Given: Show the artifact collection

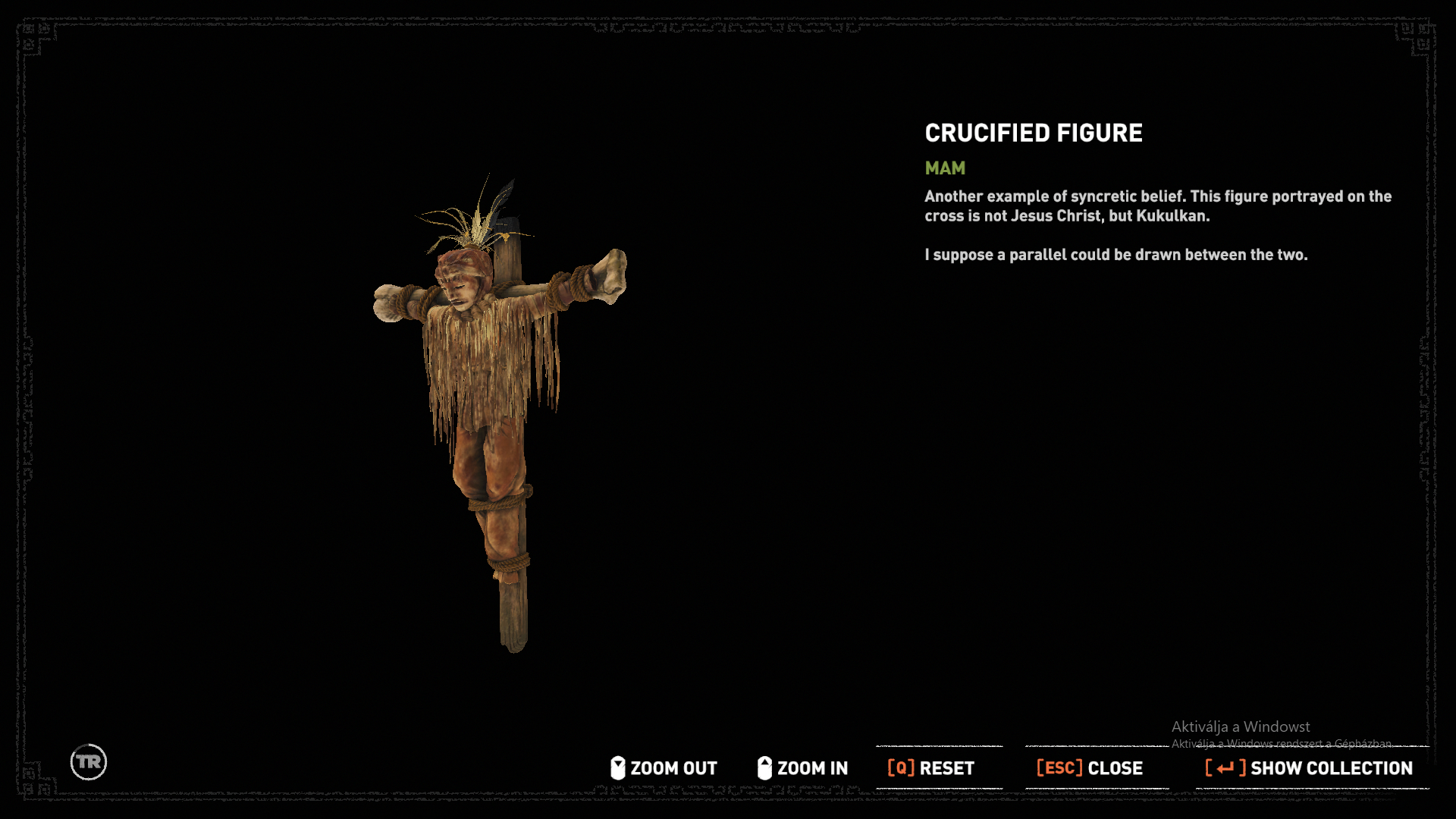Looking at the screenshot, I should point(1309,768).
